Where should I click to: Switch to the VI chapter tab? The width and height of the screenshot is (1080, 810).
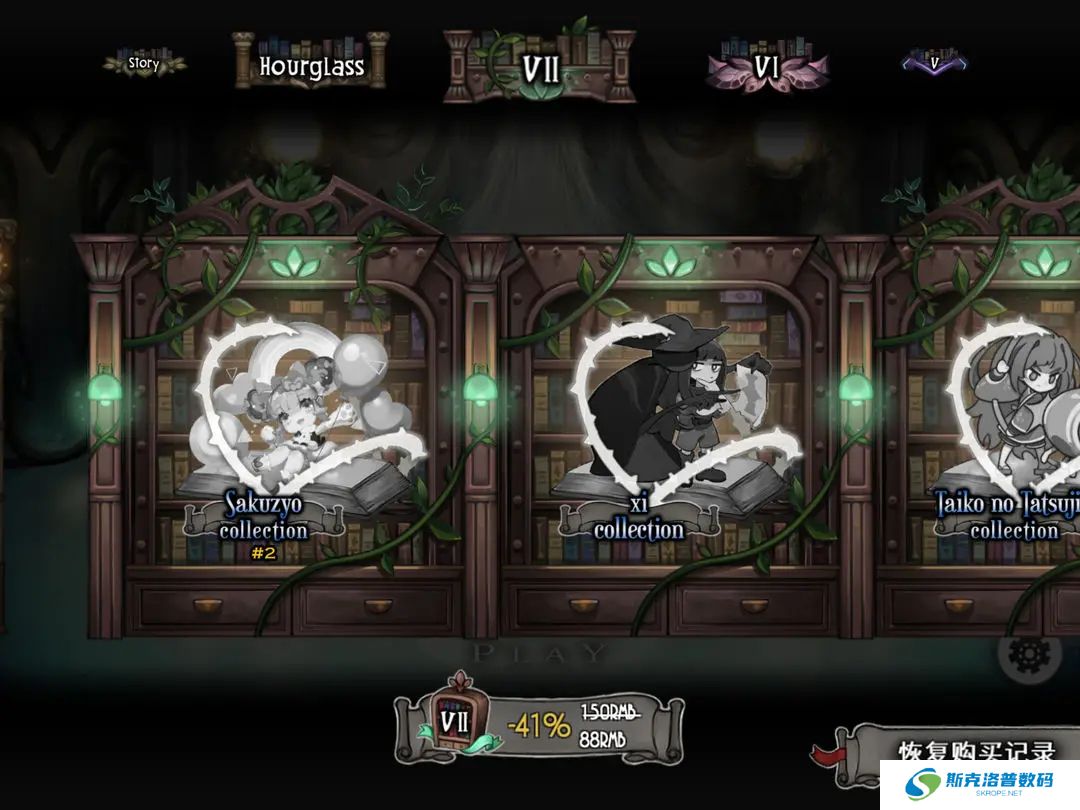point(766,68)
